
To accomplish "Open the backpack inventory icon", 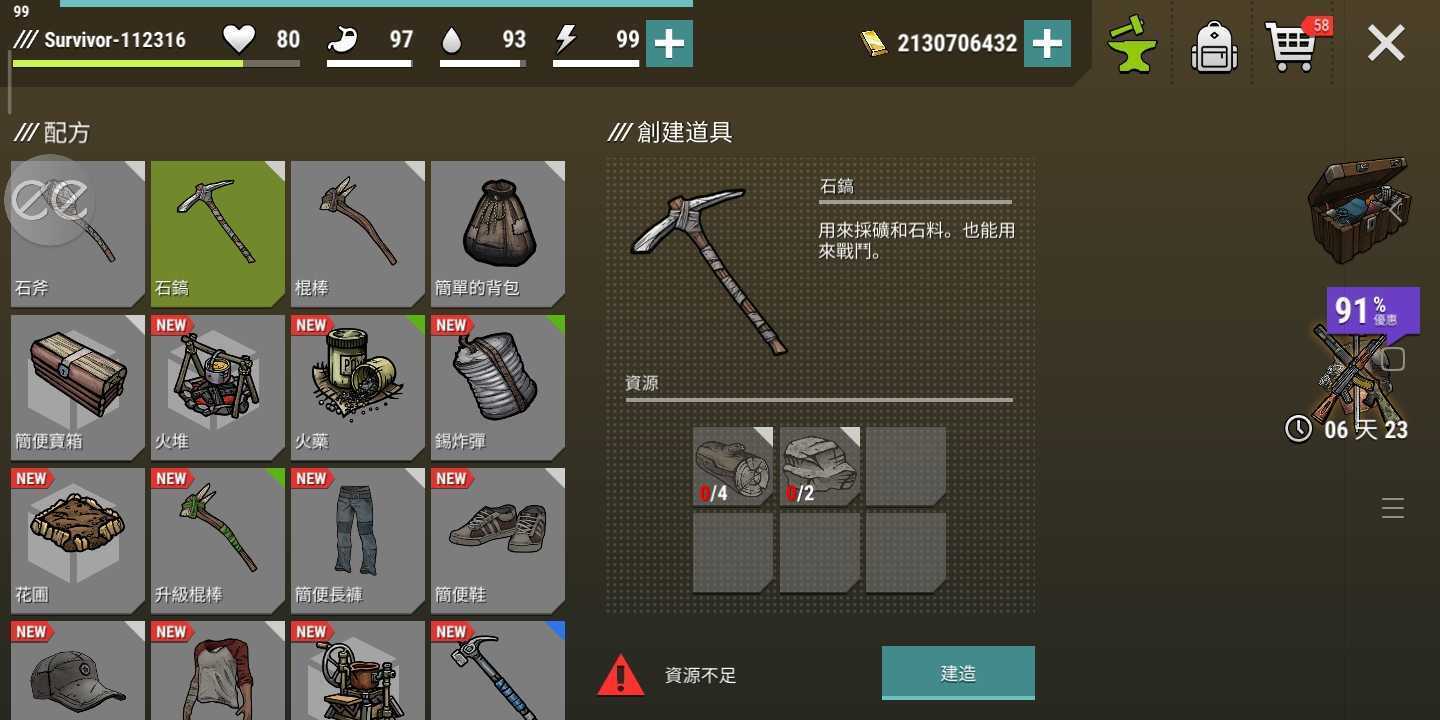I will 1213,44.
